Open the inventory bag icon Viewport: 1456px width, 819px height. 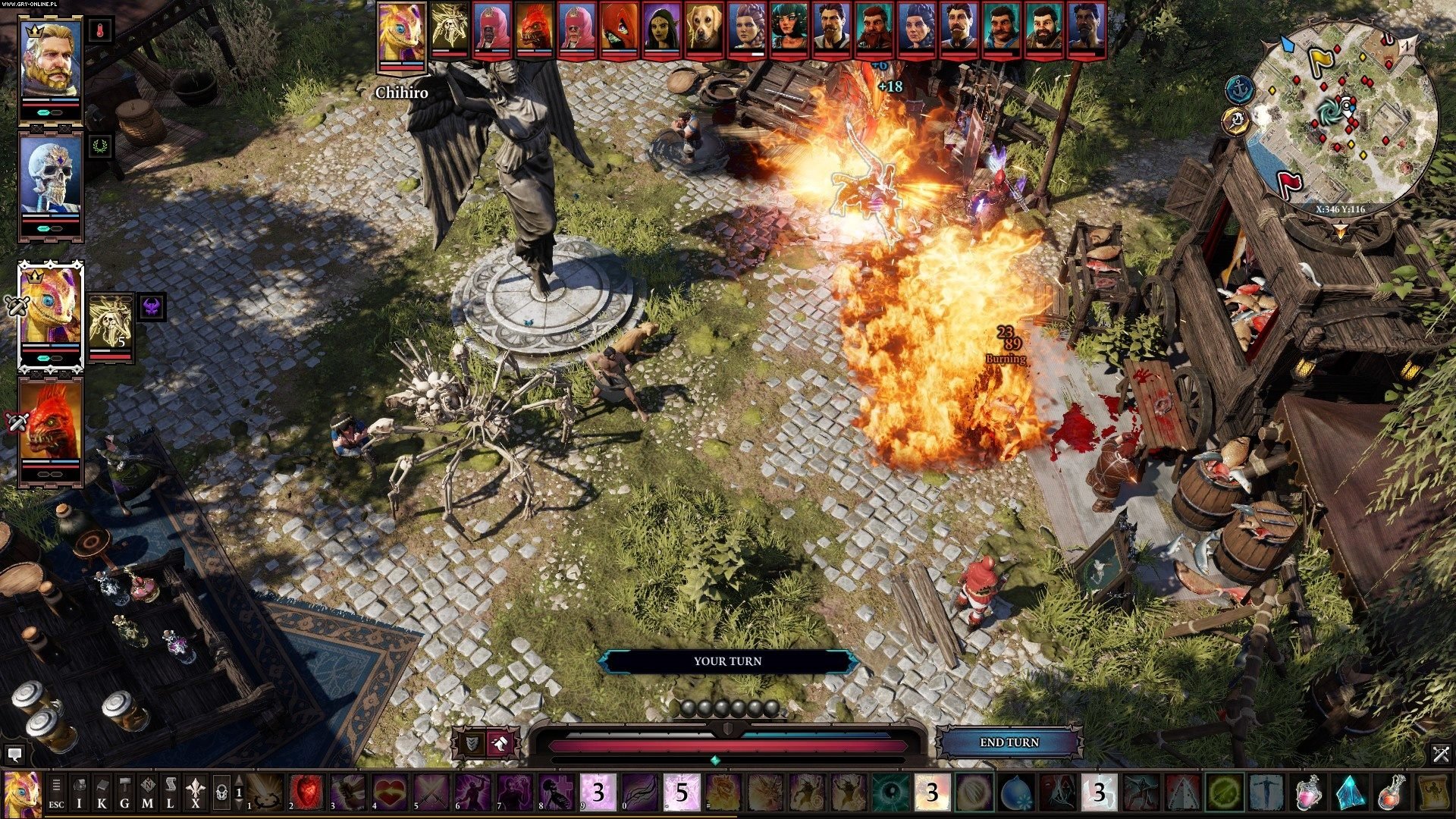(79, 792)
